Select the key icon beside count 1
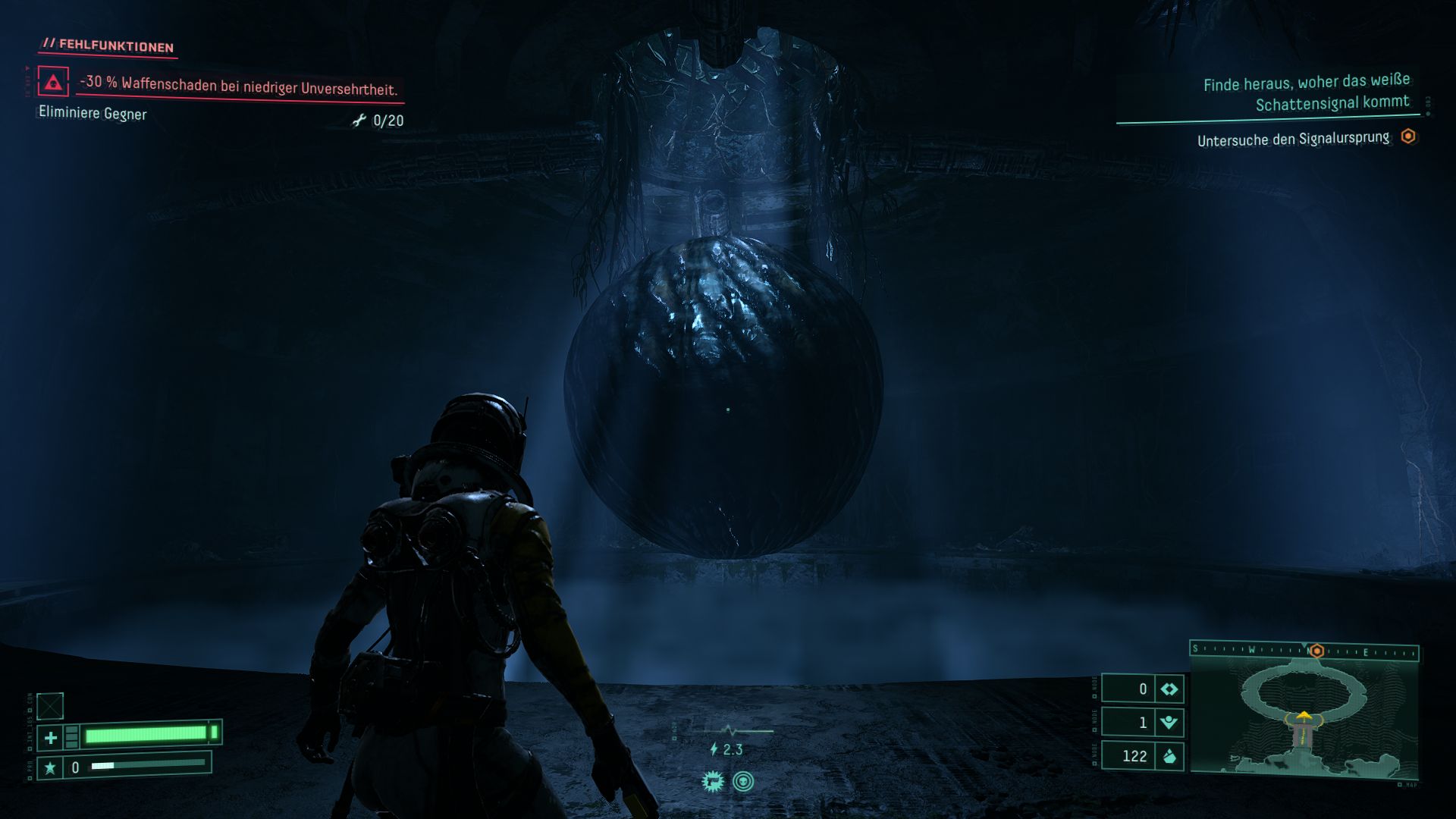Viewport: 1456px width, 819px height. (1169, 722)
